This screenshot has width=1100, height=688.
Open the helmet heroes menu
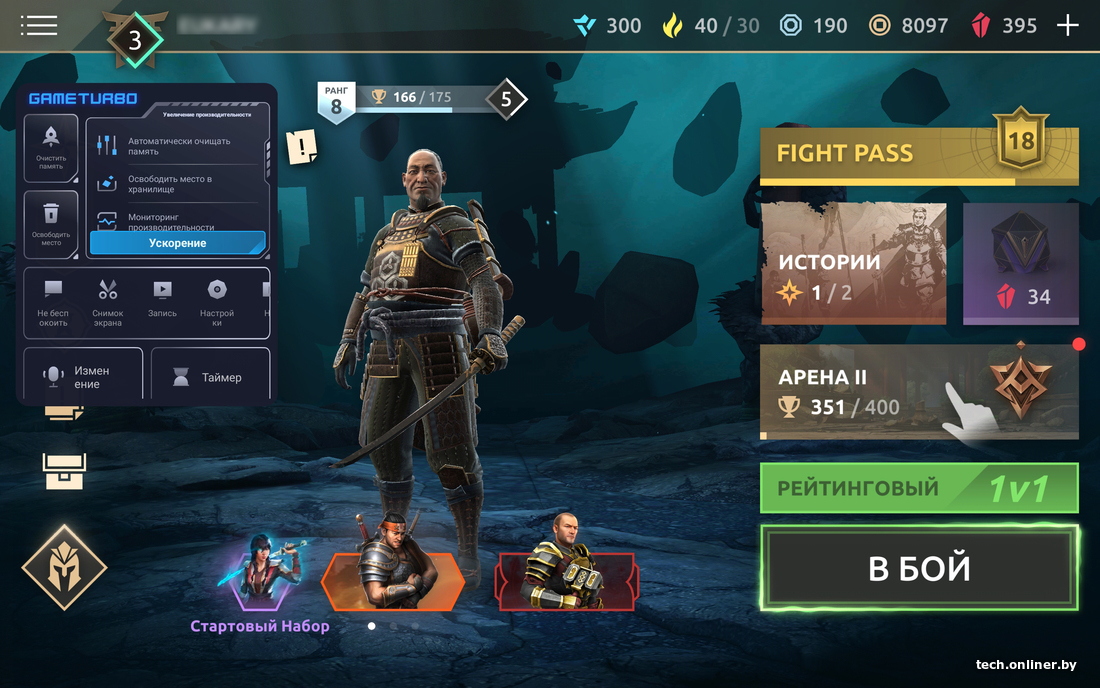64,567
